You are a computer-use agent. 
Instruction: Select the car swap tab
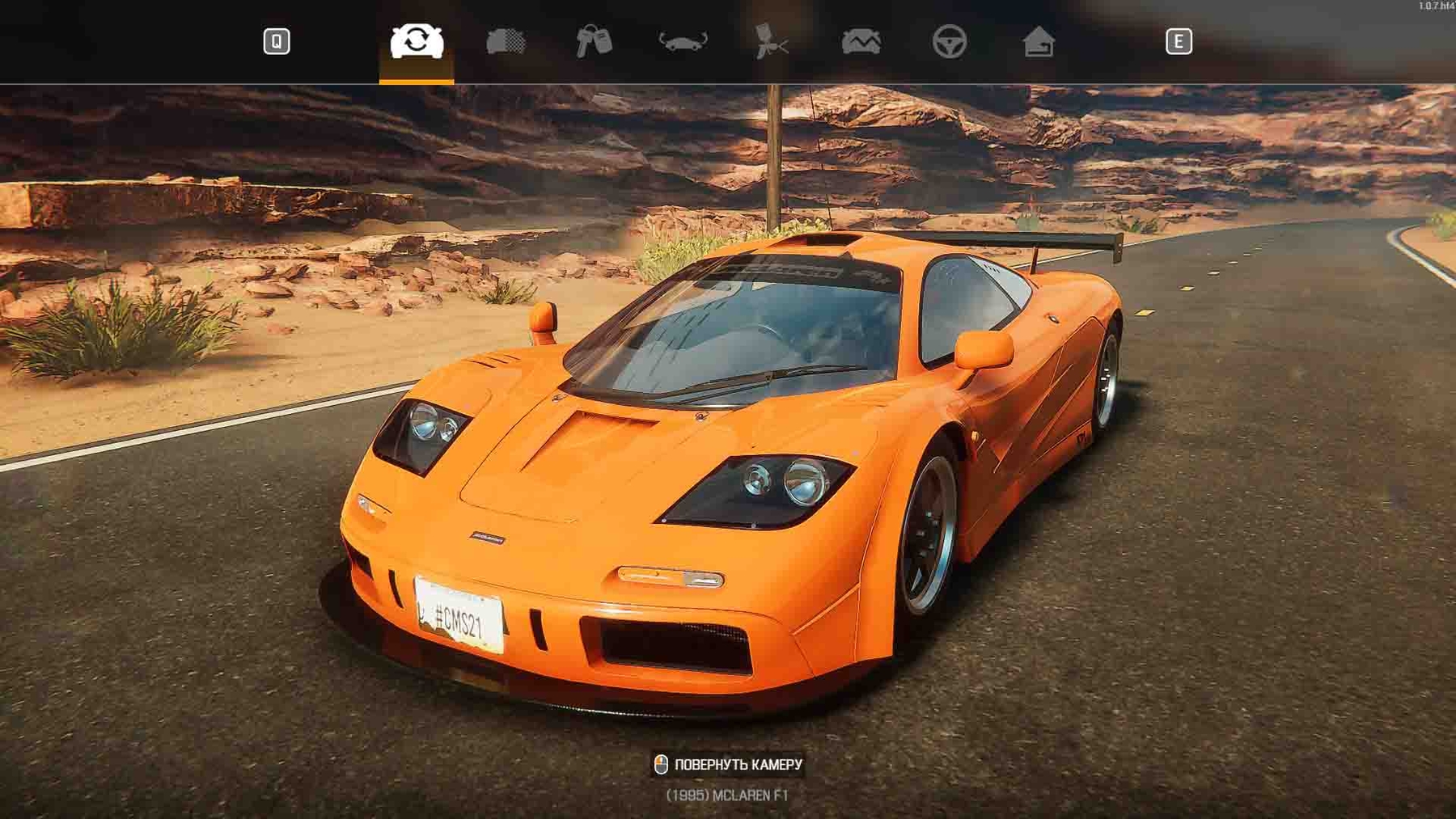[417, 41]
